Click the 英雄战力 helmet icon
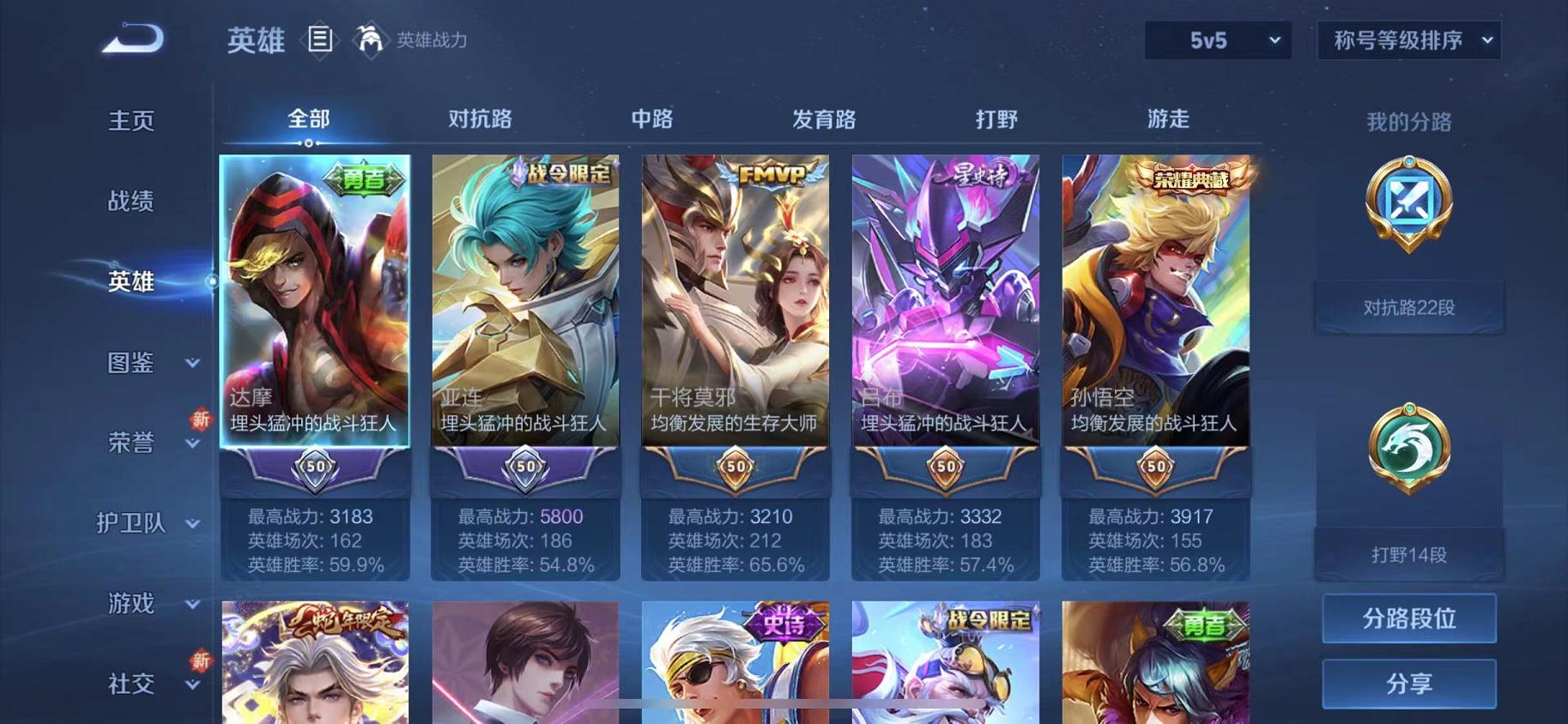Viewport: 1568px width, 724px height. [x=369, y=40]
